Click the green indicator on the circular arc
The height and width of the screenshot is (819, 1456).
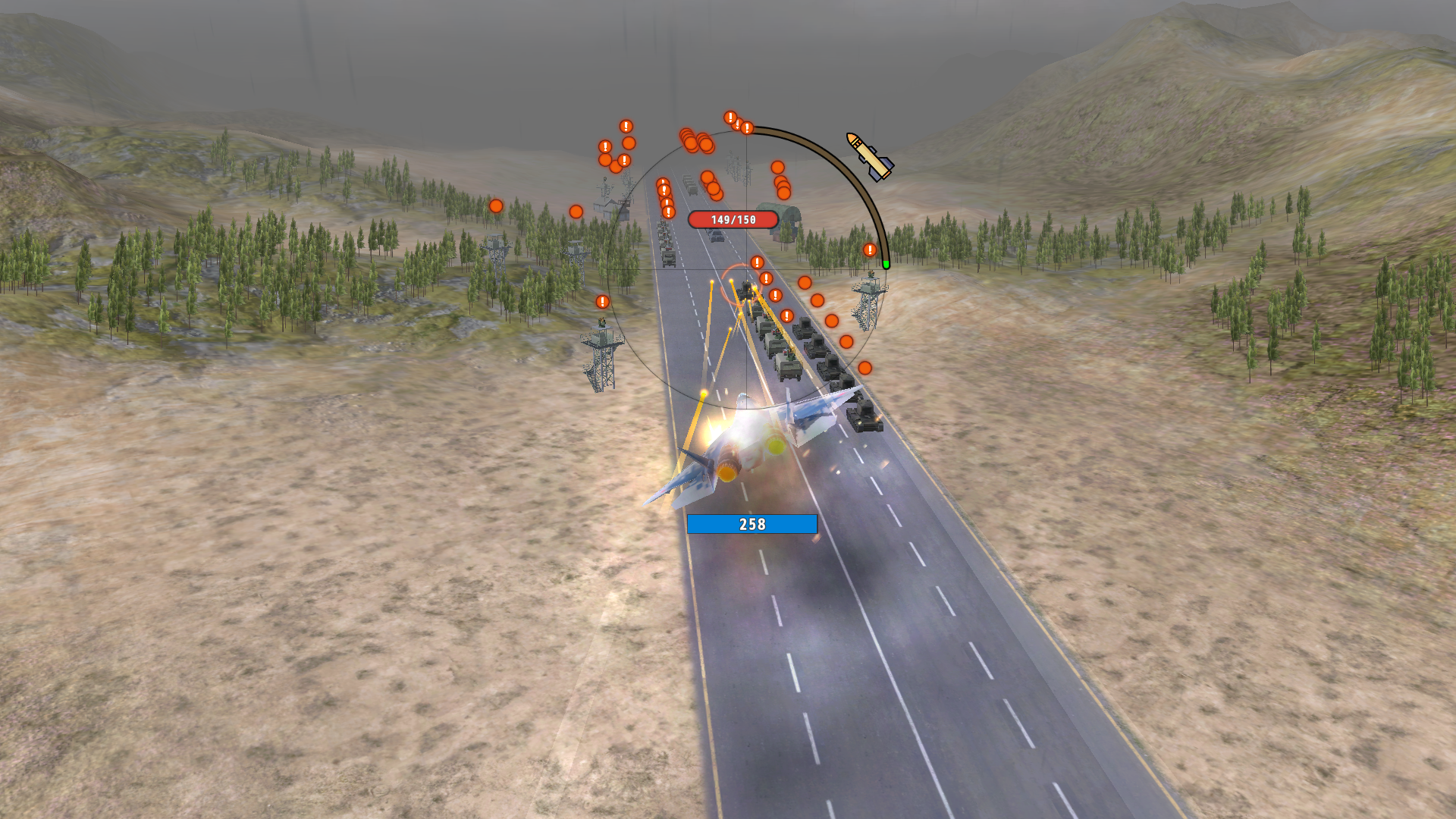[886, 265]
